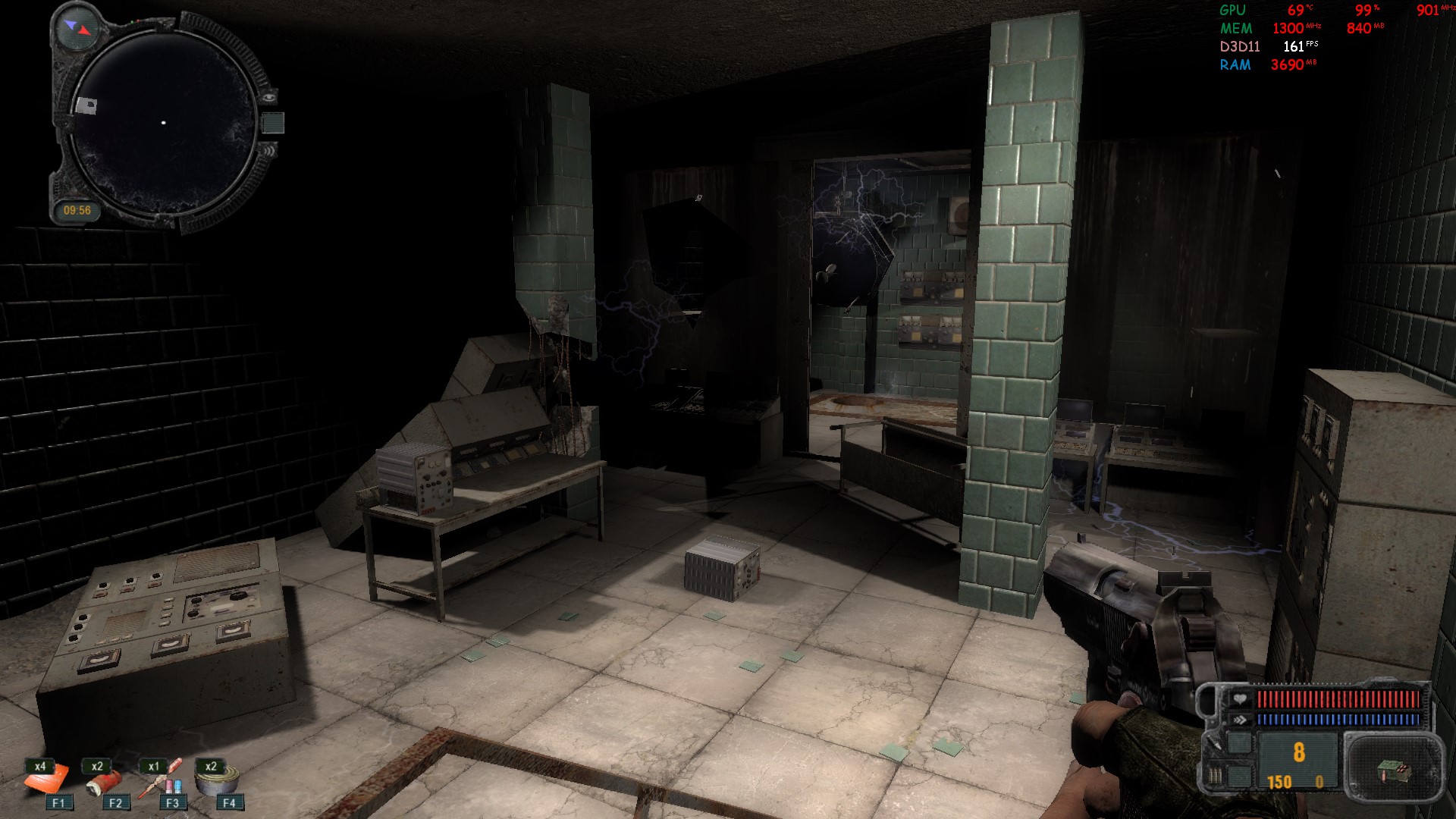Use the orange bandage in quick slot F1
Viewport: 1456px width, 819px height.
point(47,780)
